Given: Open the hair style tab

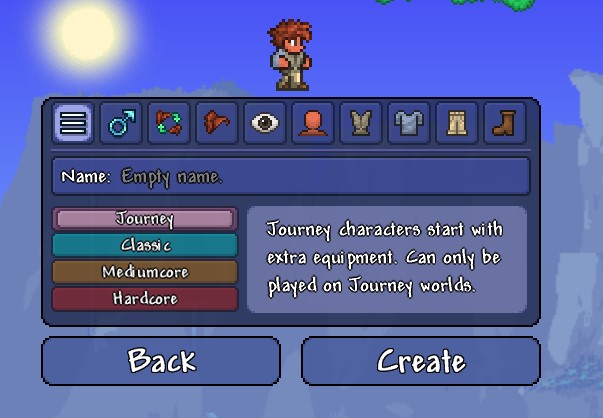Looking at the screenshot, I should 215,123.
